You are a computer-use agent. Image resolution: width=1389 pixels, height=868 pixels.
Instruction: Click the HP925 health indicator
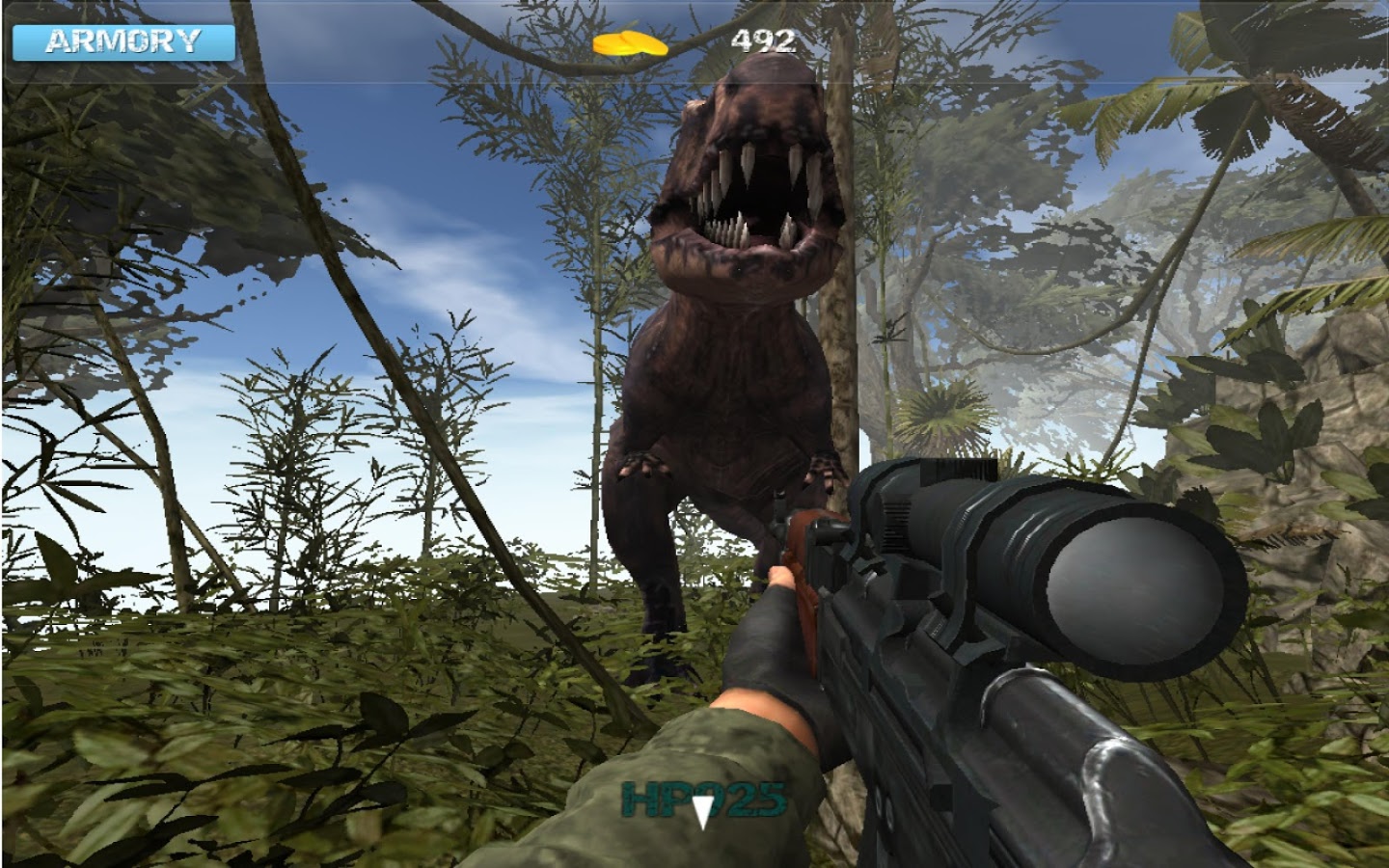[x=703, y=797]
